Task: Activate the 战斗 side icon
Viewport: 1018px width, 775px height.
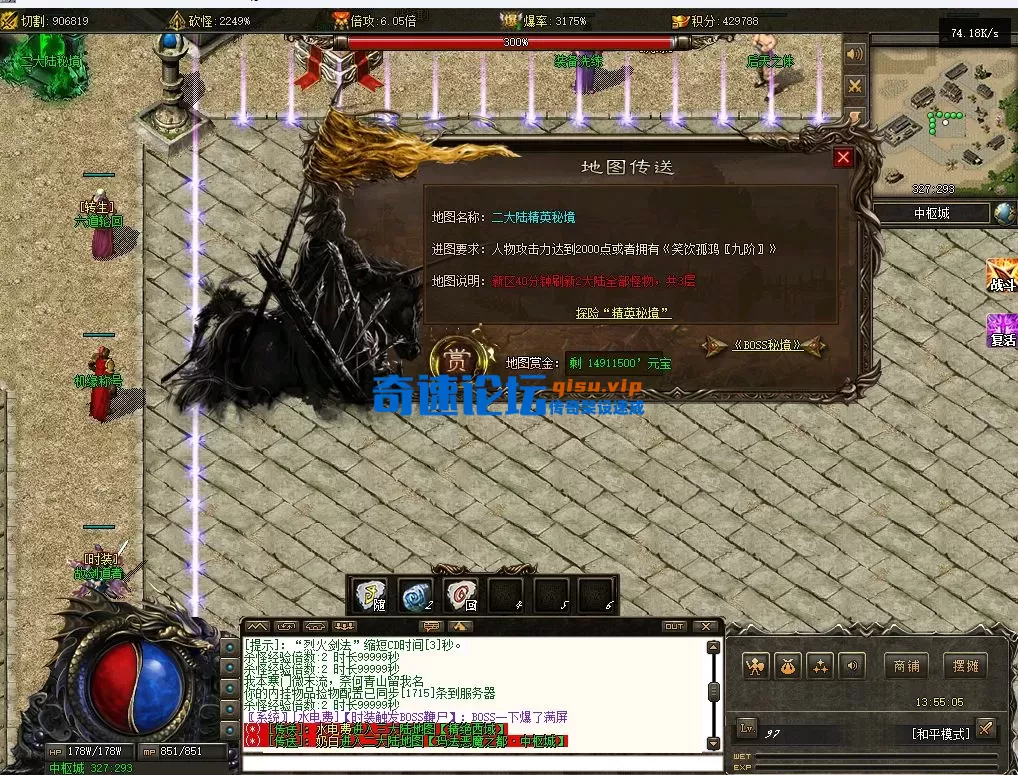Action: coord(1001,274)
